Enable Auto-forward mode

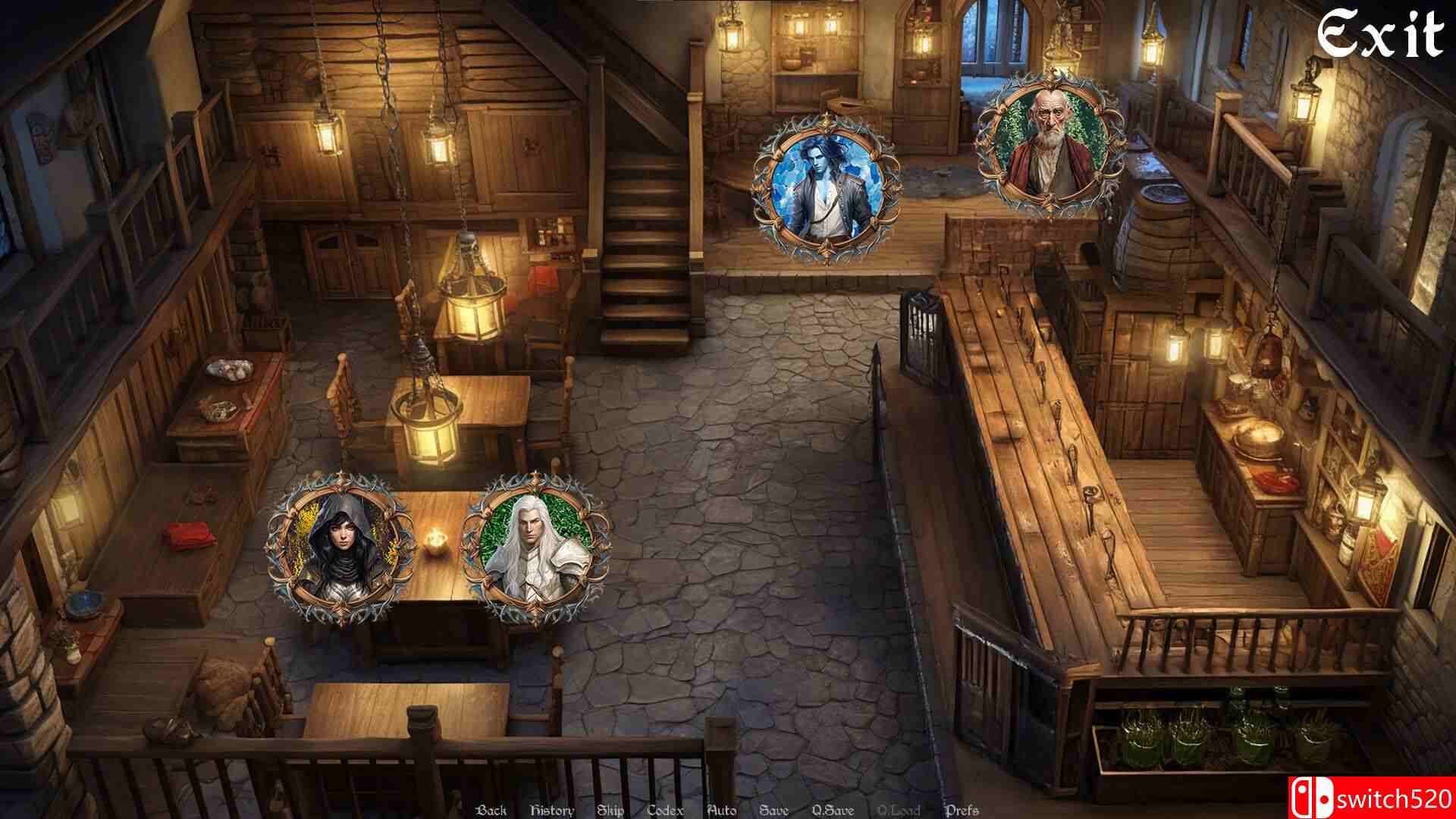pos(720,809)
